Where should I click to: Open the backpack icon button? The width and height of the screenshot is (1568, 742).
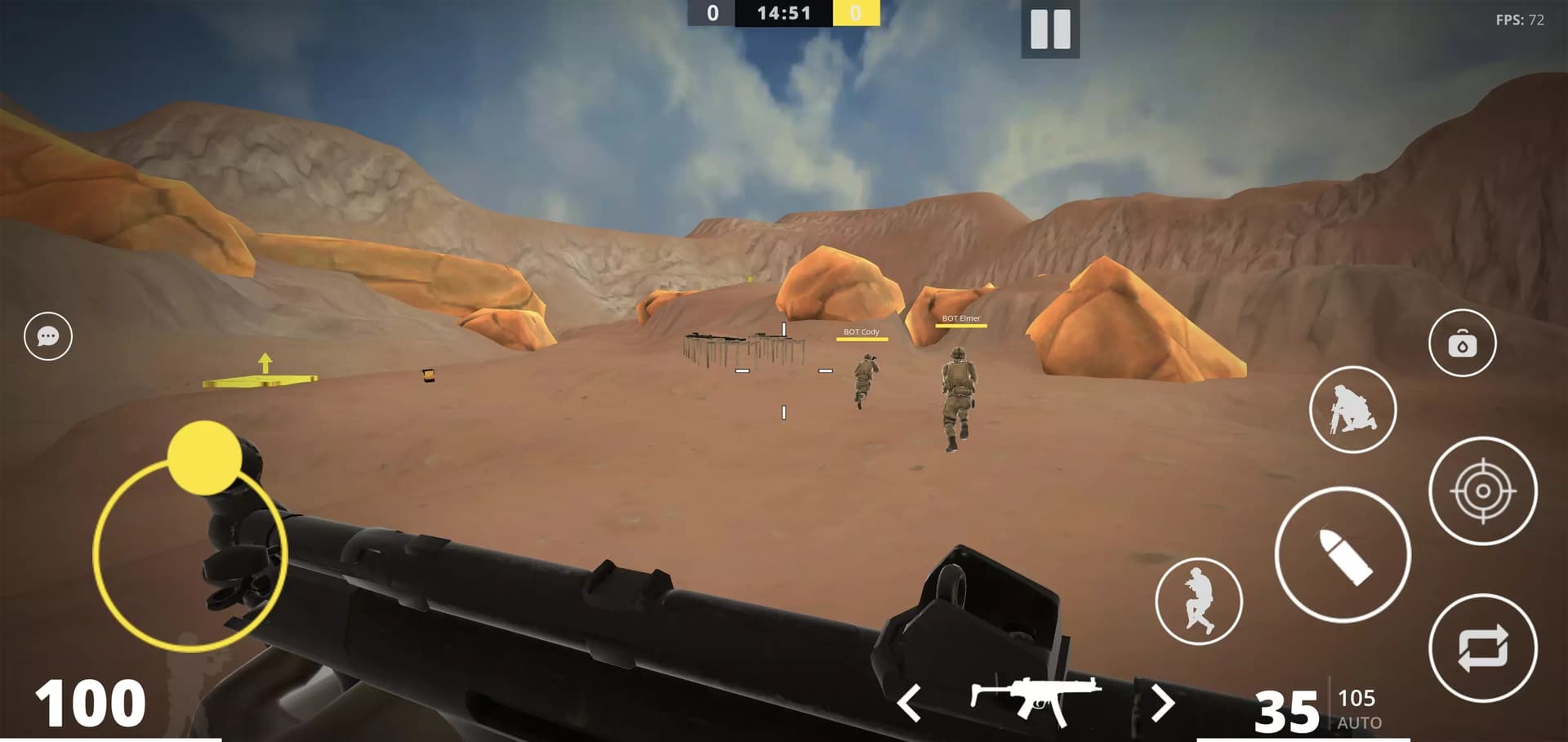click(x=1462, y=344)
